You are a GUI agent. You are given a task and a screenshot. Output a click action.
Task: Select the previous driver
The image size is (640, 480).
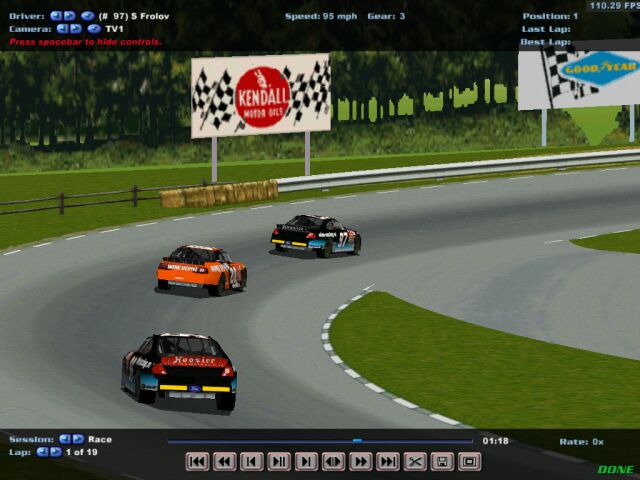click(x=56, y=16)
